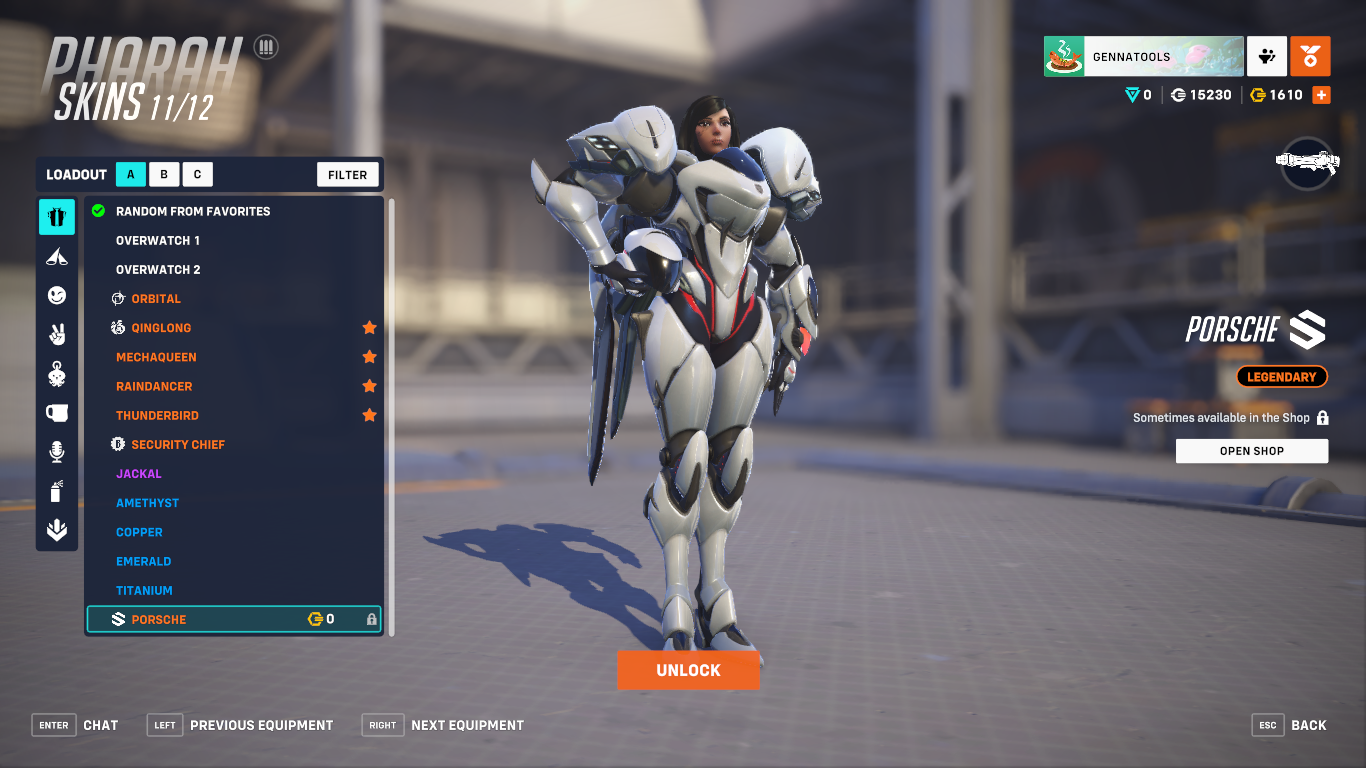Toggle favorite star on Thunderbird skin
The width and height of the screenshot is (1366, 768).
[369, 415]
